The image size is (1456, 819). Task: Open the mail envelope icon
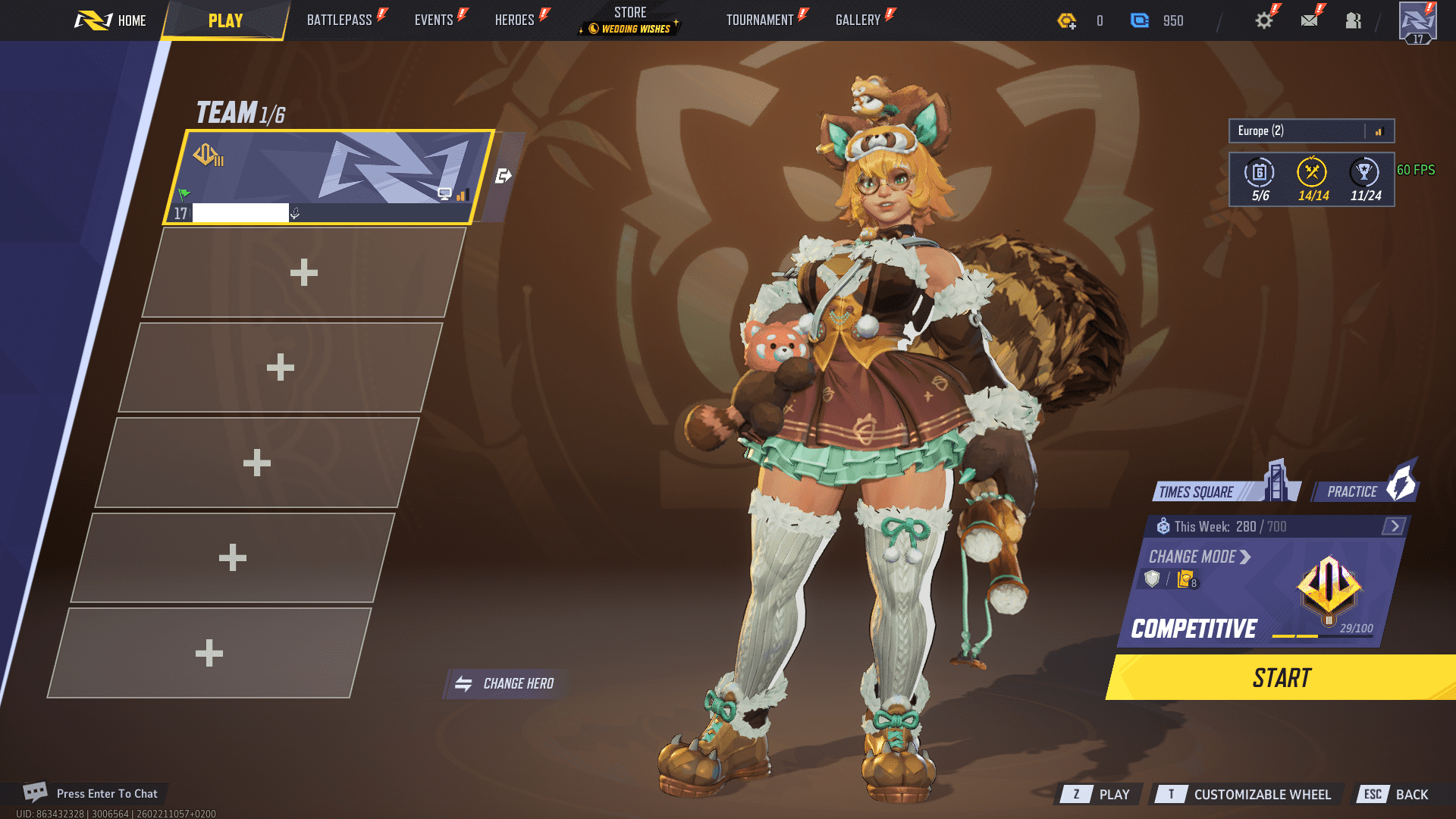tap(1309, 20)
